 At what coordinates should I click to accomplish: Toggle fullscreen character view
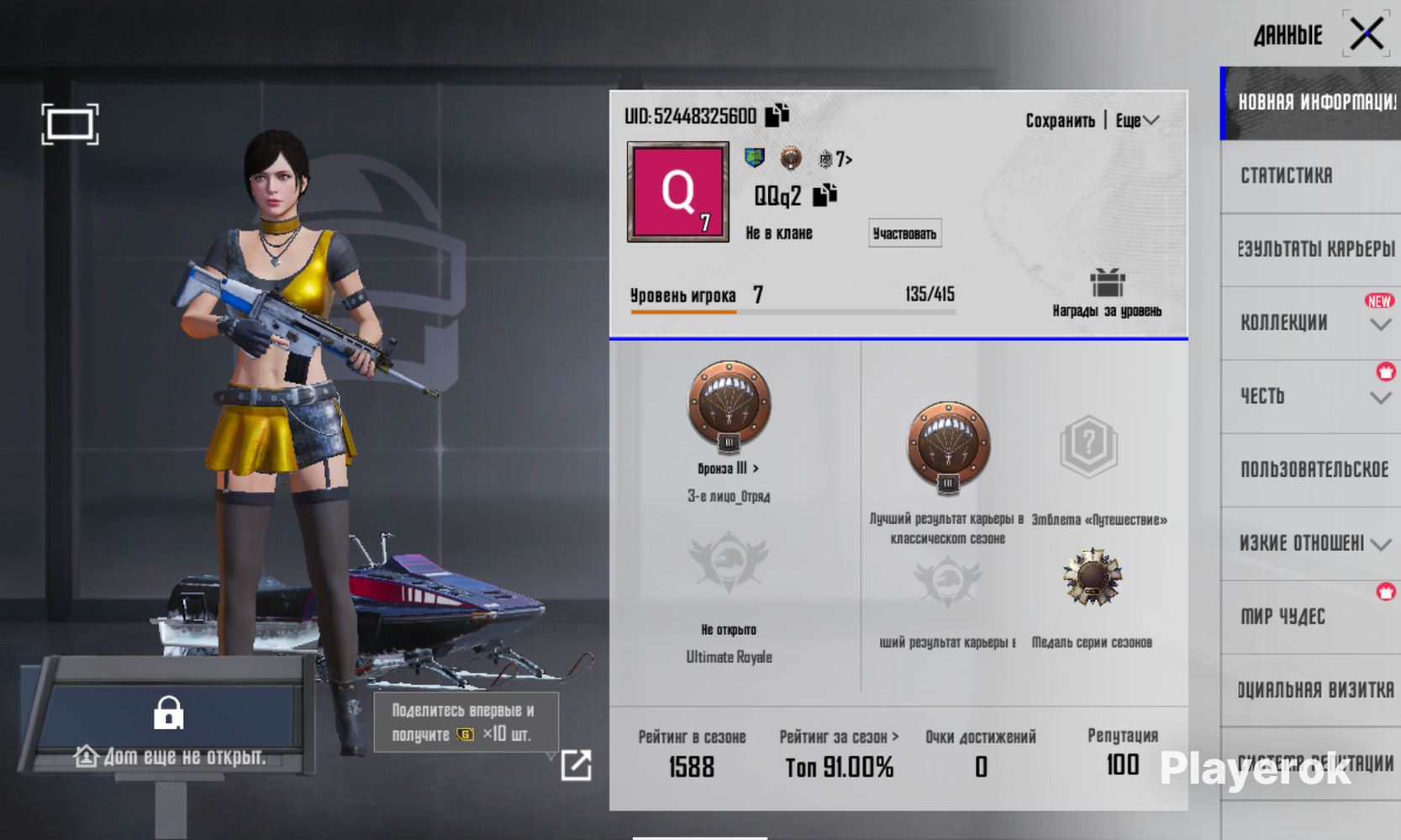point(70,124)
